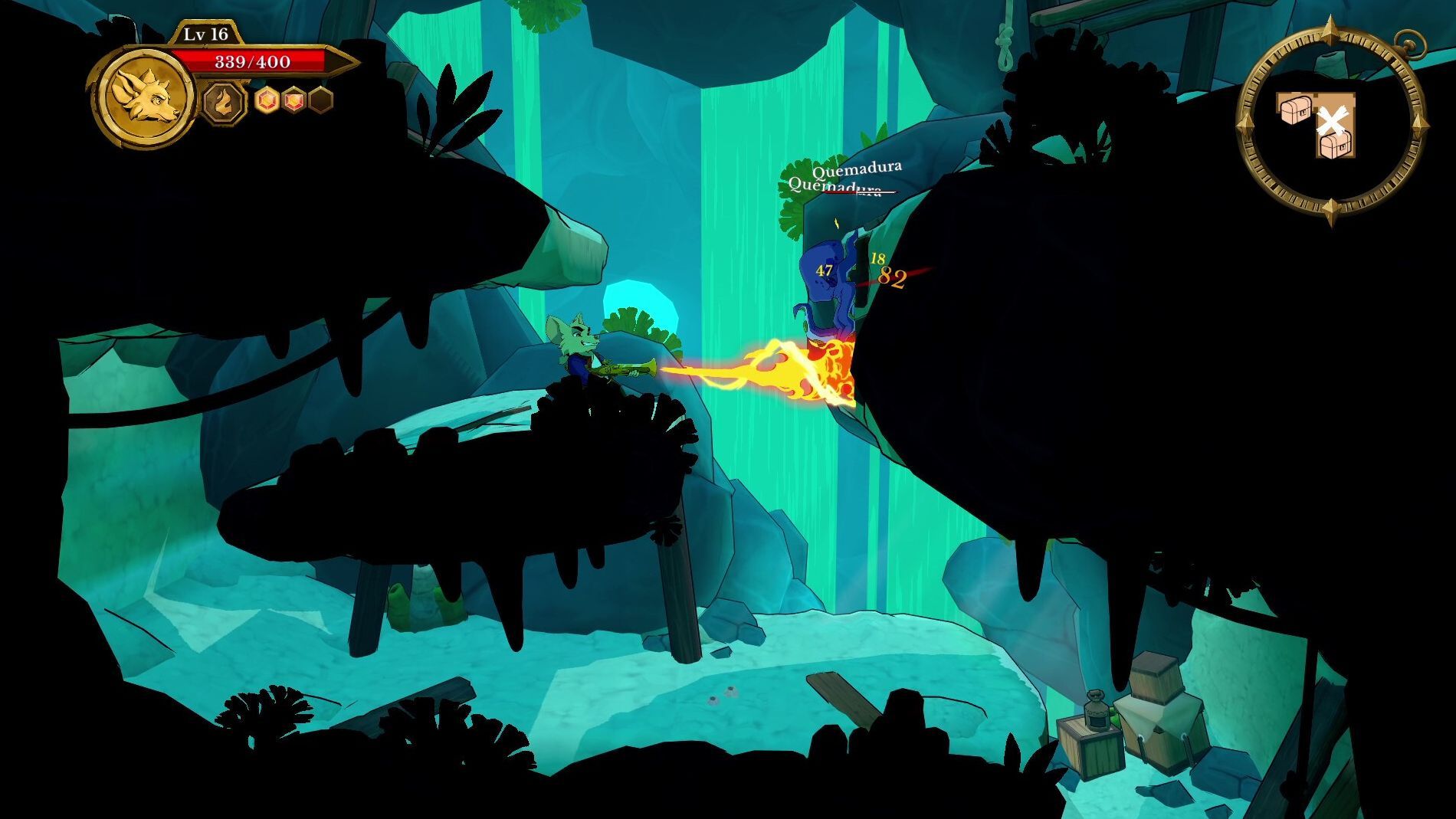Expand the Lv 16 level banner

tap(206, 34)
